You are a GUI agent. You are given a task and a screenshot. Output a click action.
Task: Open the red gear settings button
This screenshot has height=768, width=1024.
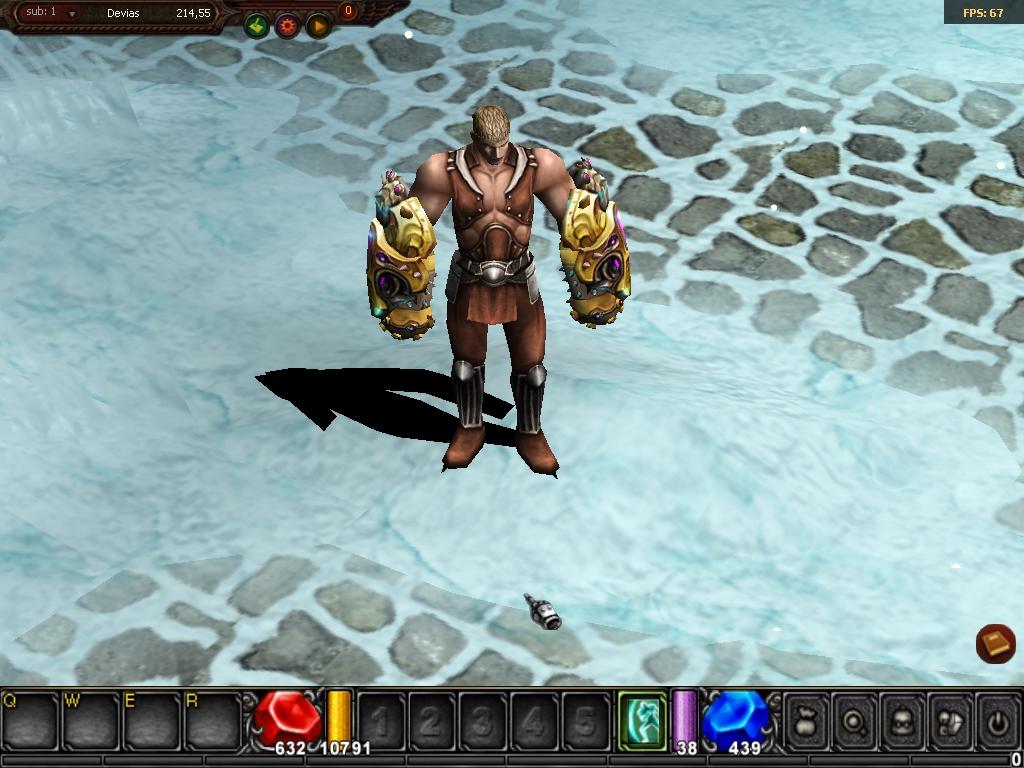click(288, 26)
